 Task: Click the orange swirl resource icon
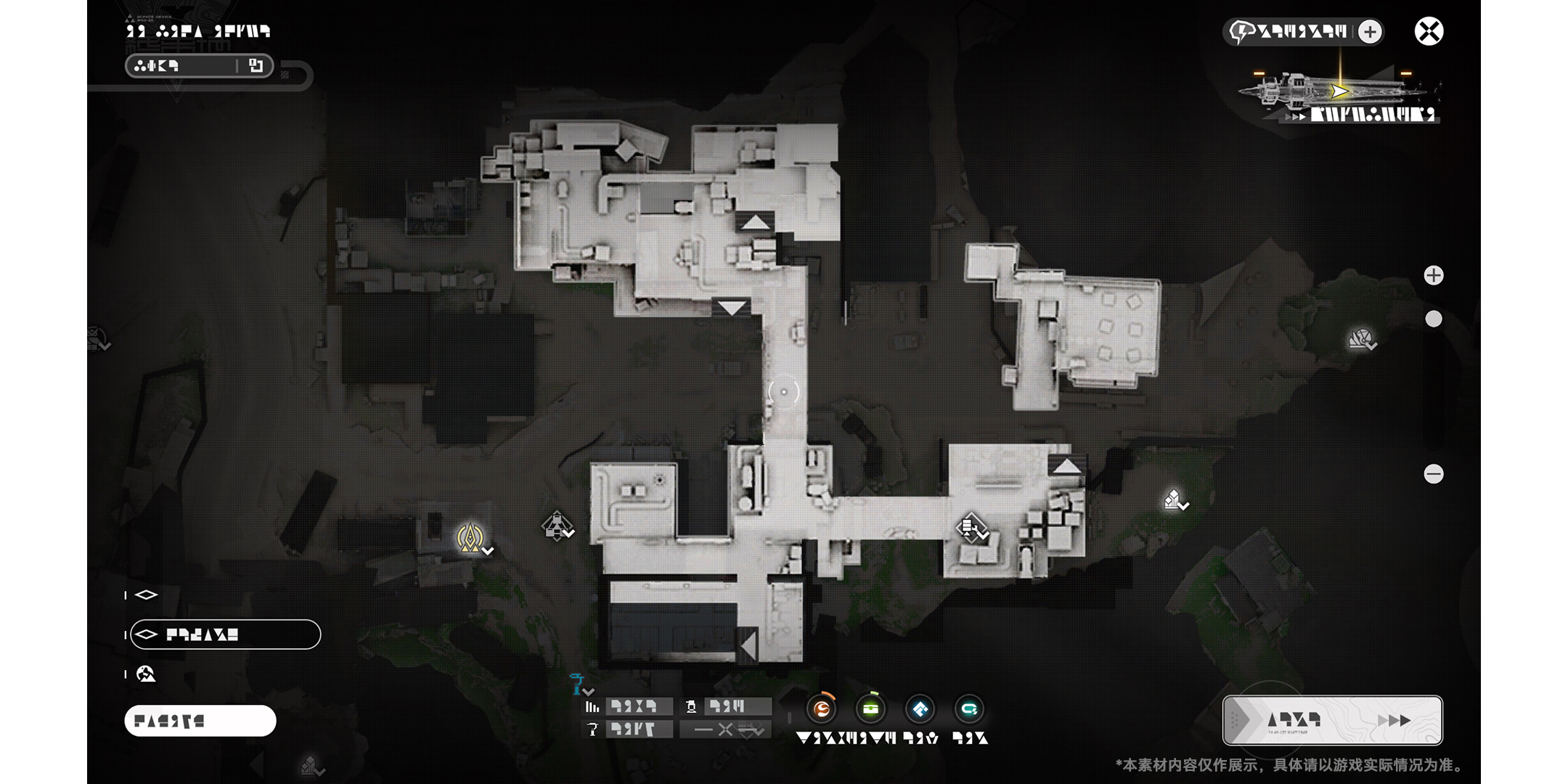822,709
